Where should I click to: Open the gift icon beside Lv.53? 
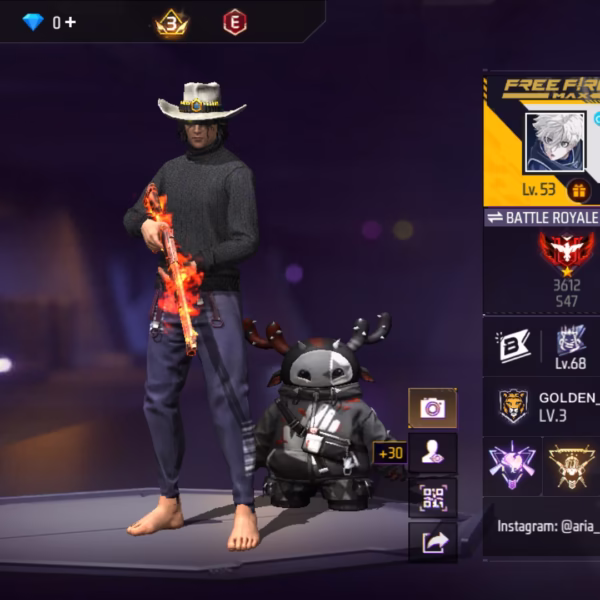pyautogui.click(x=578, y=190)
